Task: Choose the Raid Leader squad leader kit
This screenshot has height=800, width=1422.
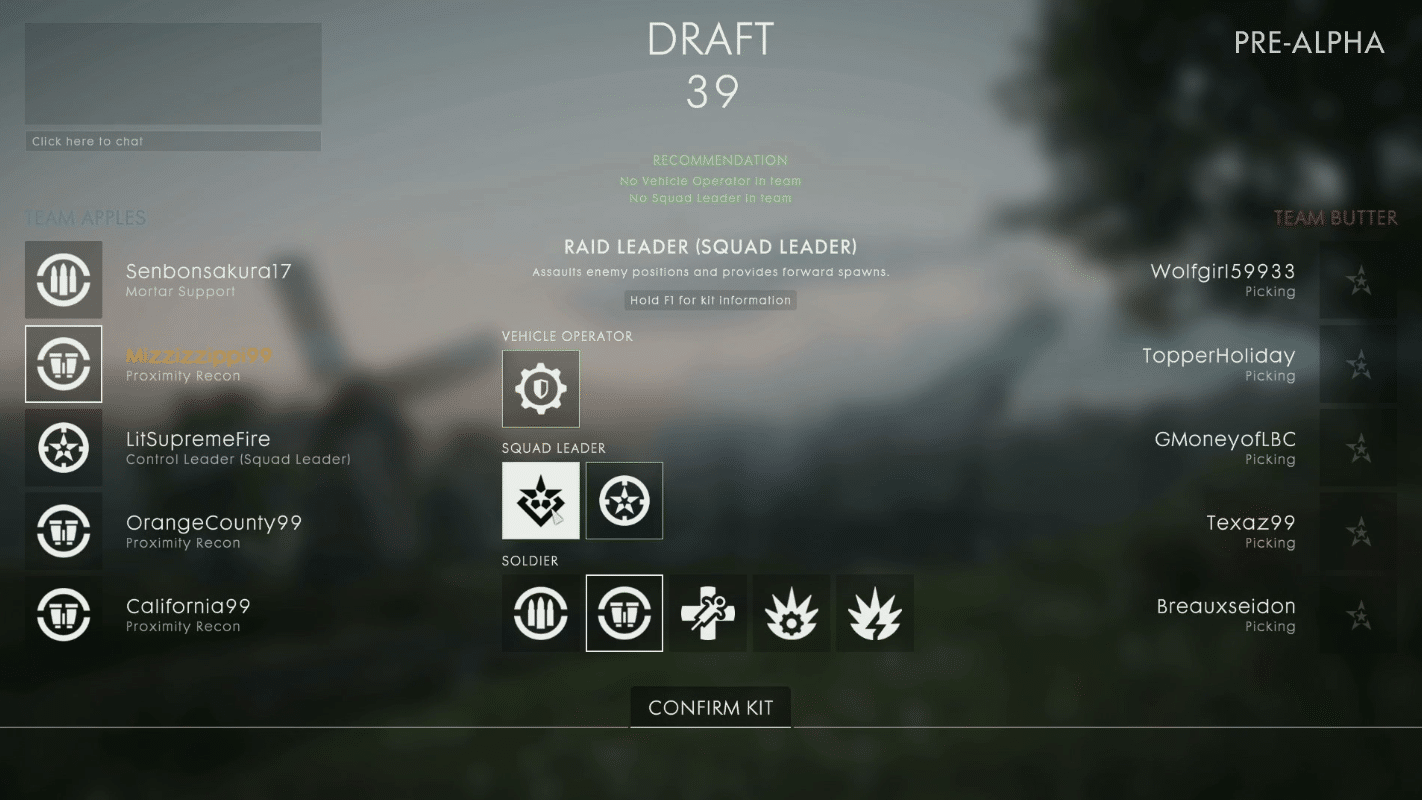Action: (540, 501)
